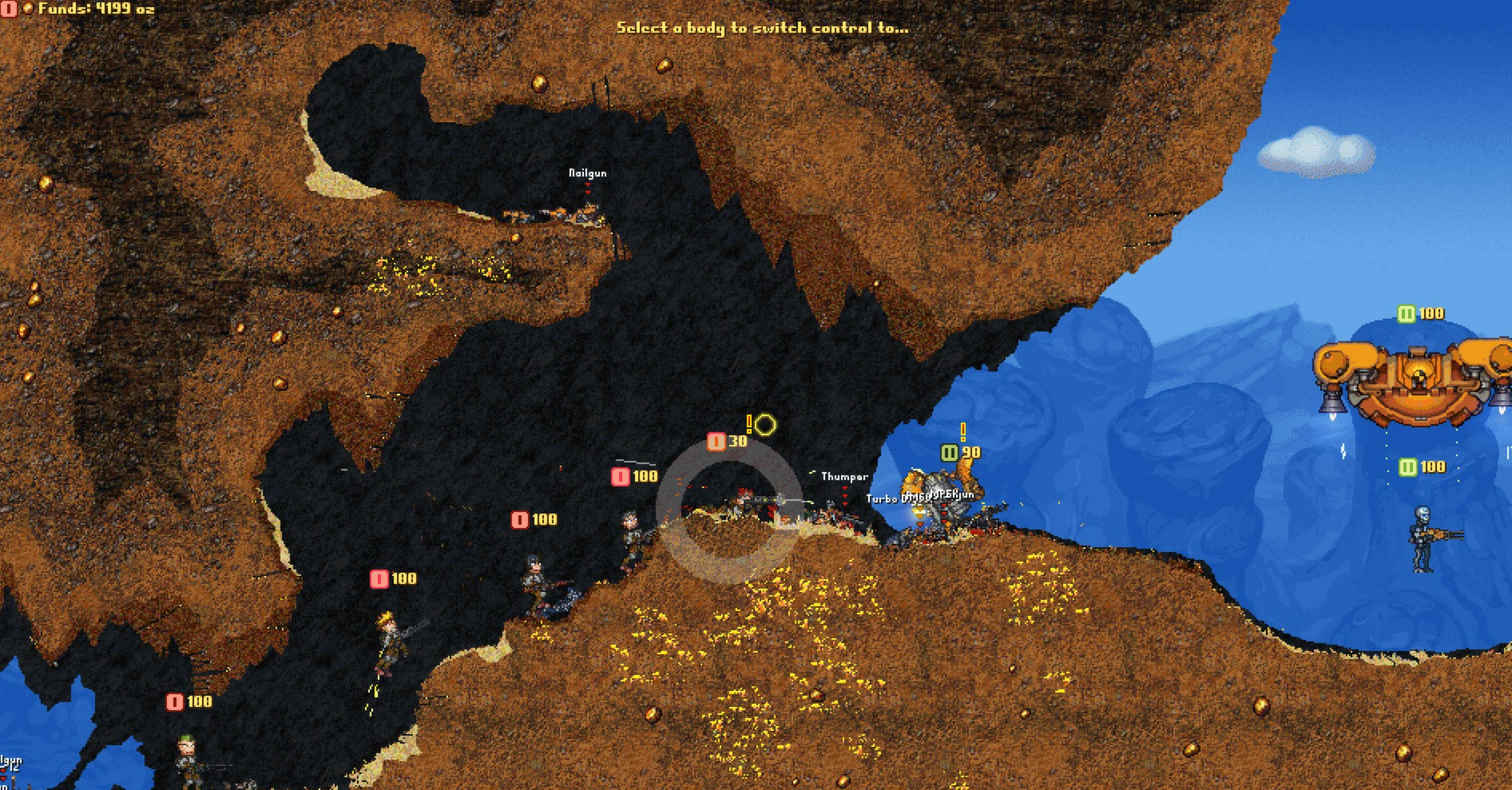The image size is (1512, 790).
Task: Click the green 90 health pause icon
Action: 950,451
